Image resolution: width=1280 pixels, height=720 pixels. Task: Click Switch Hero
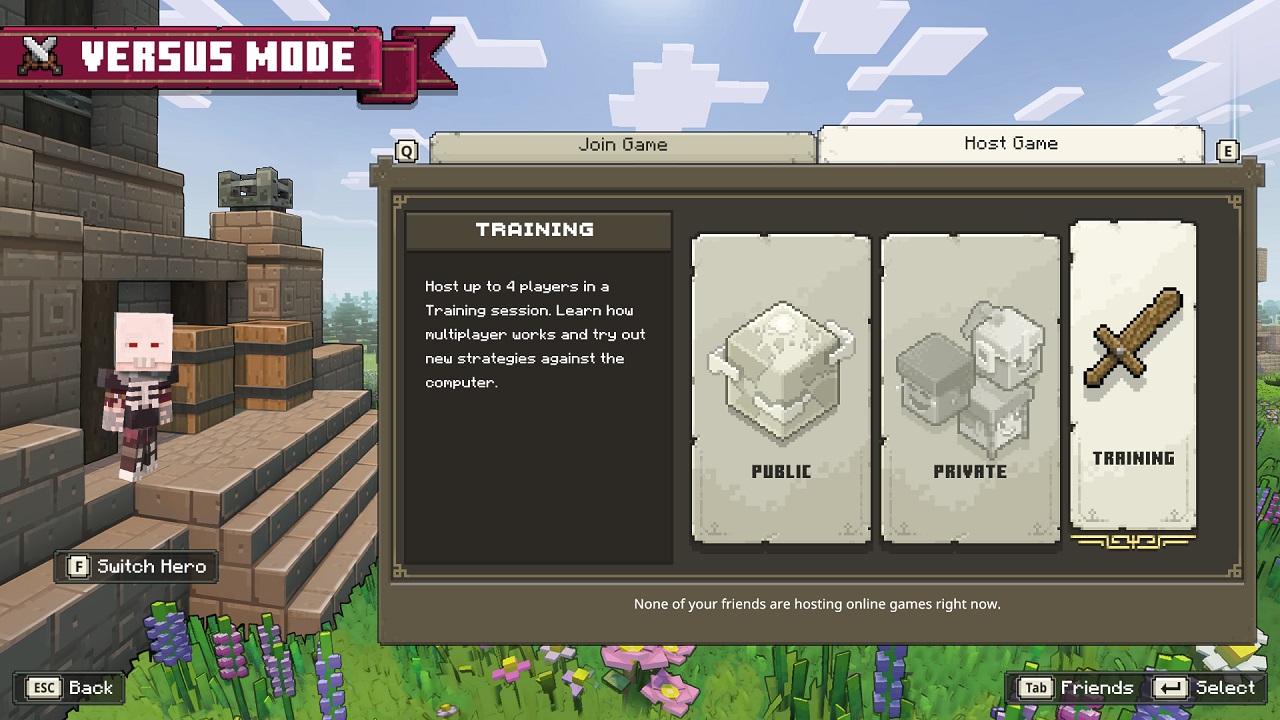point(135,566)
